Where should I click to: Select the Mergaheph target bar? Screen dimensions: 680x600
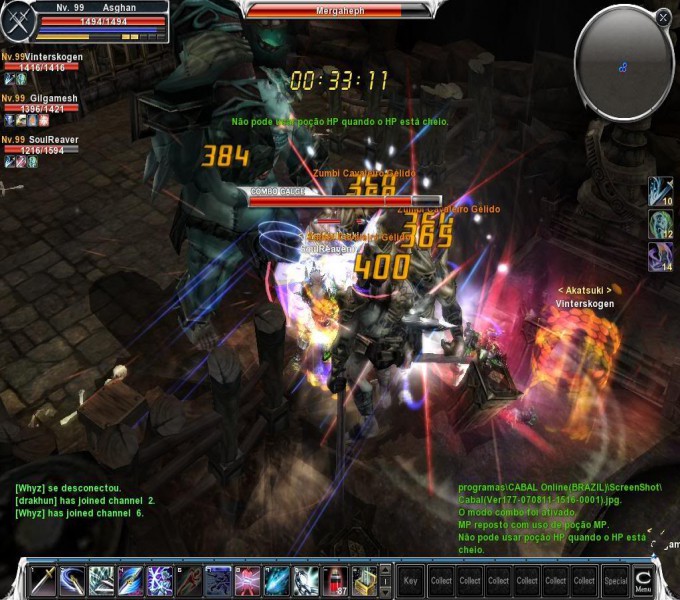(x=340, y=10)
